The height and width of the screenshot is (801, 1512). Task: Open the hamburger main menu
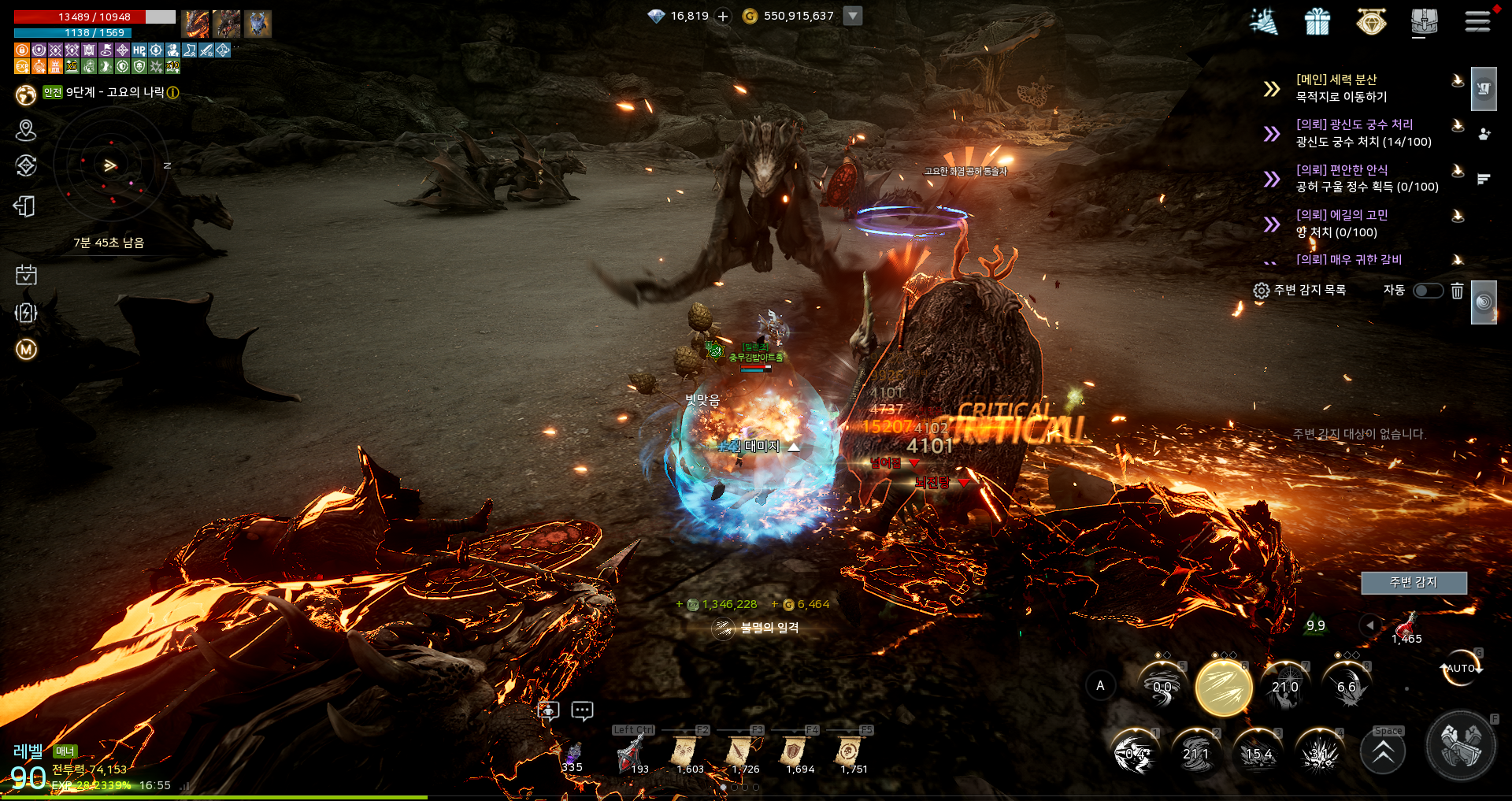[x=1477, y=21]
